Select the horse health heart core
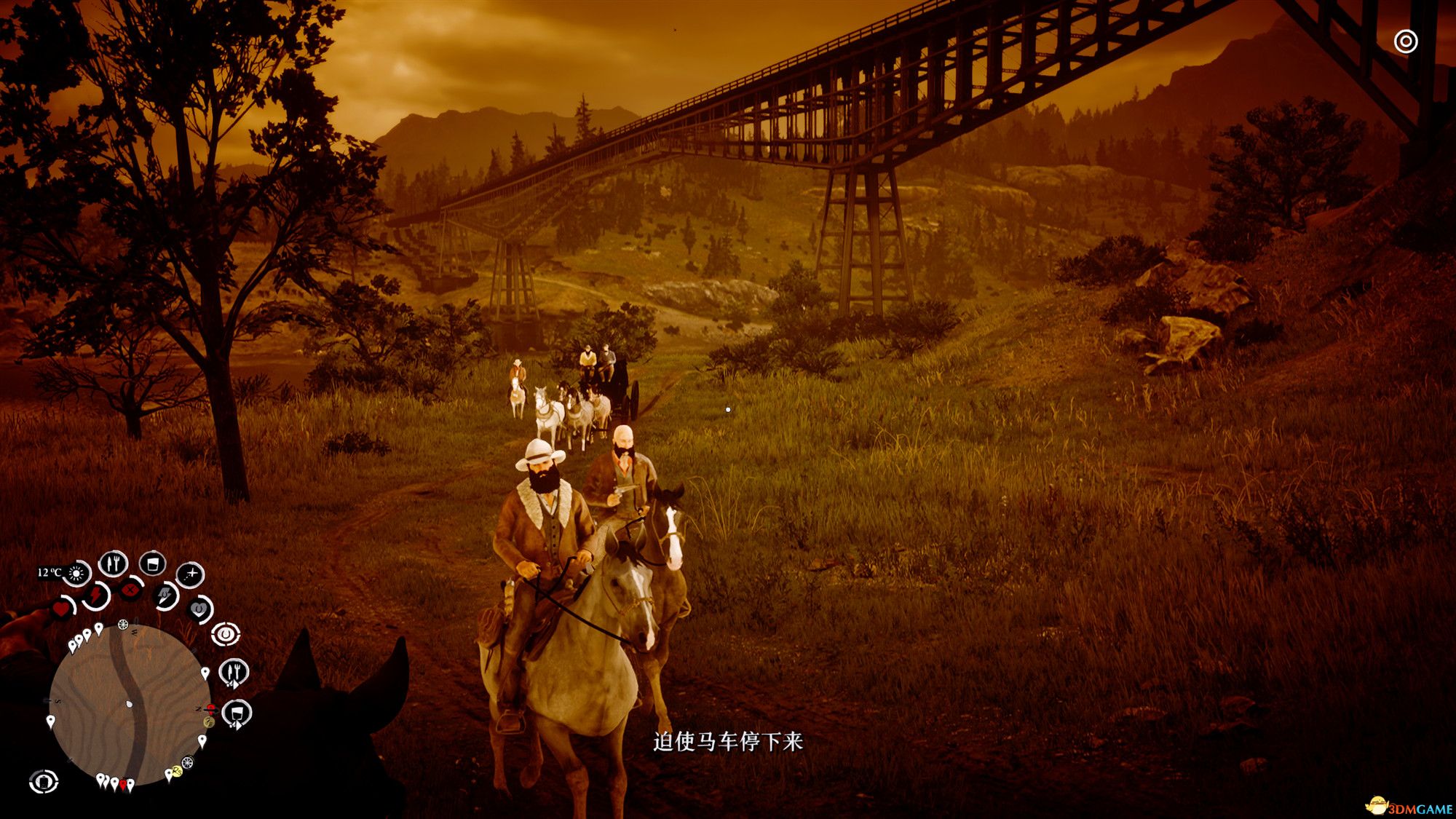 pyautogui.click(x=199, y=609)
